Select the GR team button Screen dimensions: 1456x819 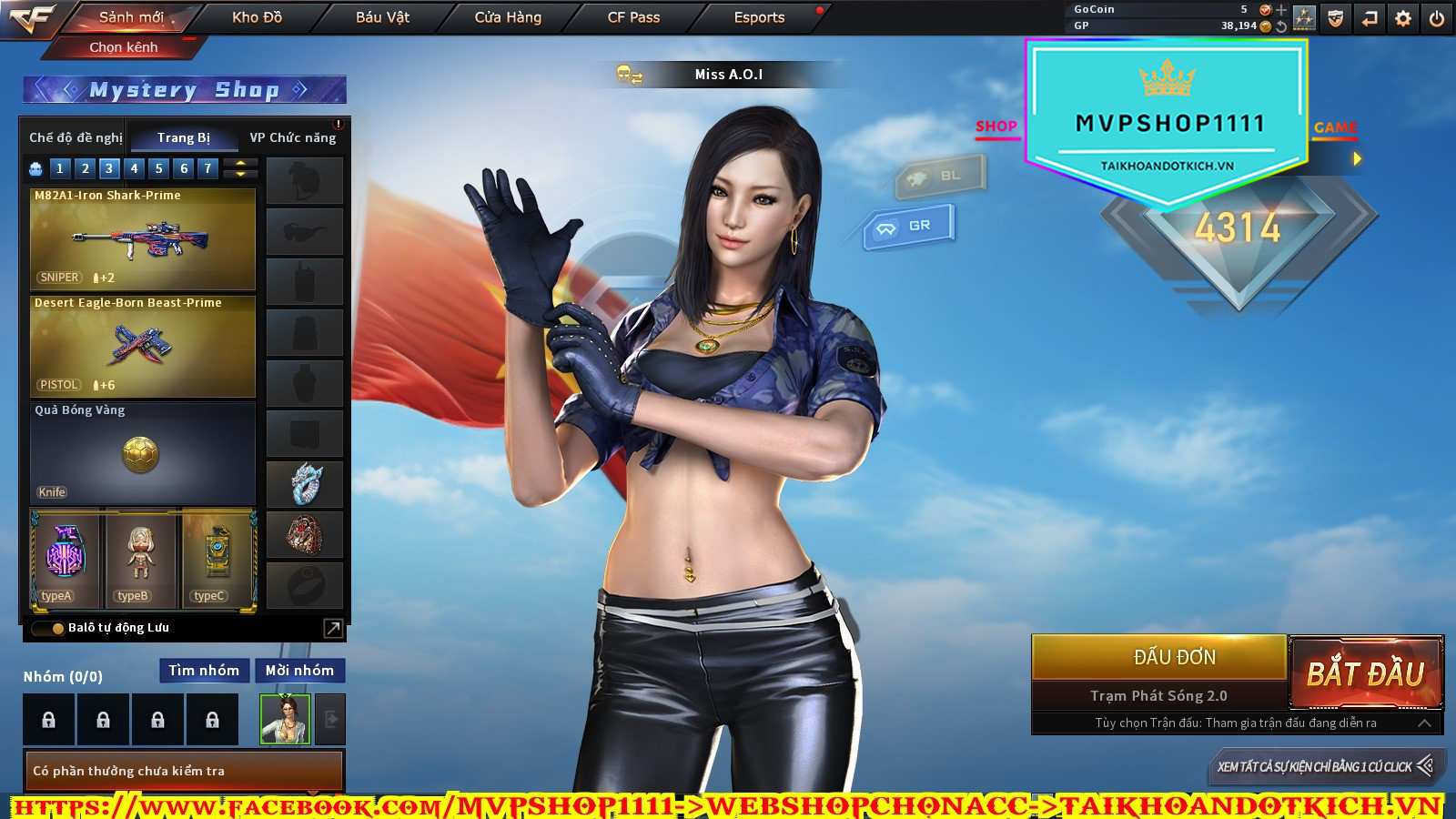point(909,226)
